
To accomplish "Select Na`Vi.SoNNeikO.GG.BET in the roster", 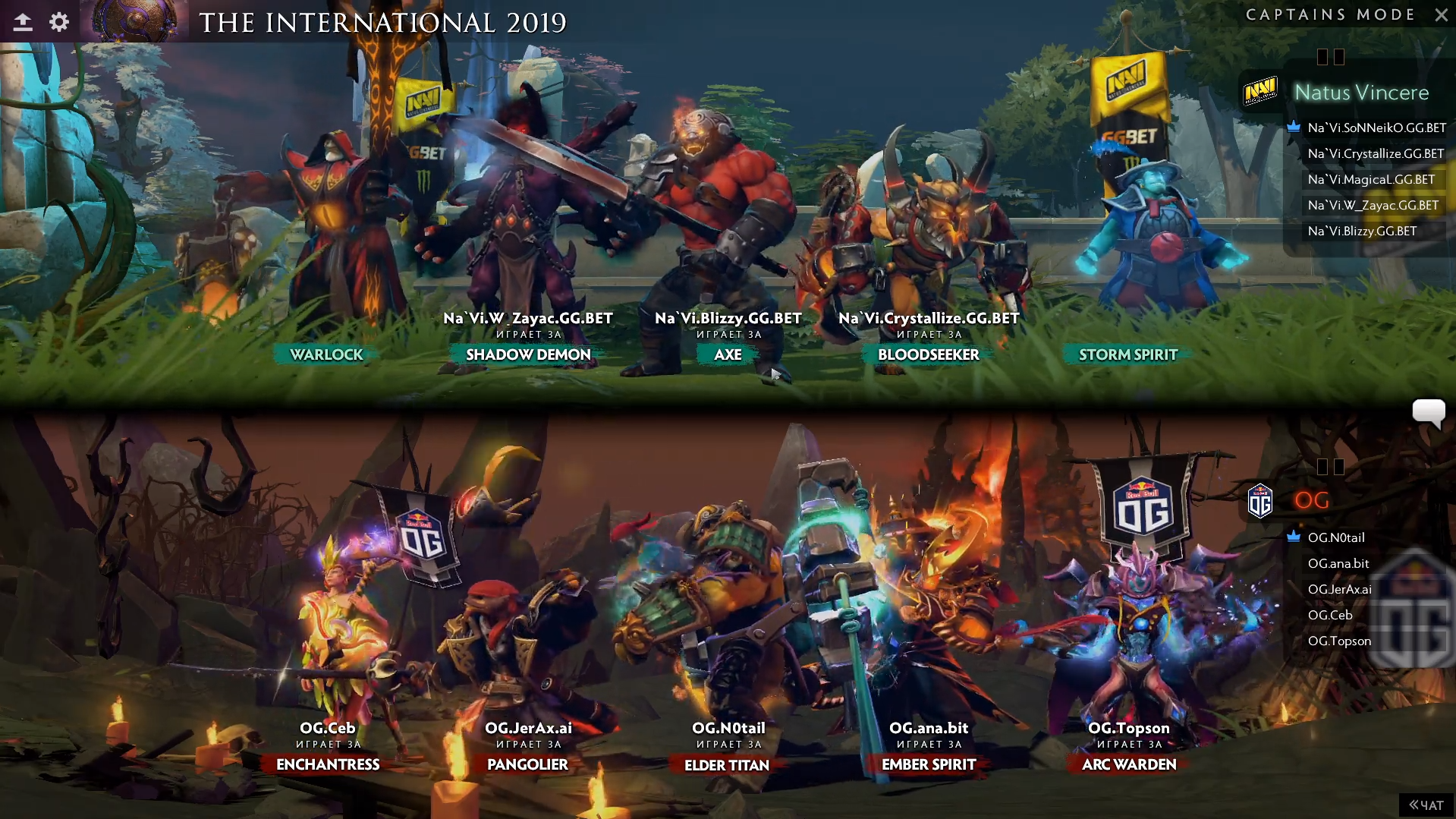I will coord(1376,128).
